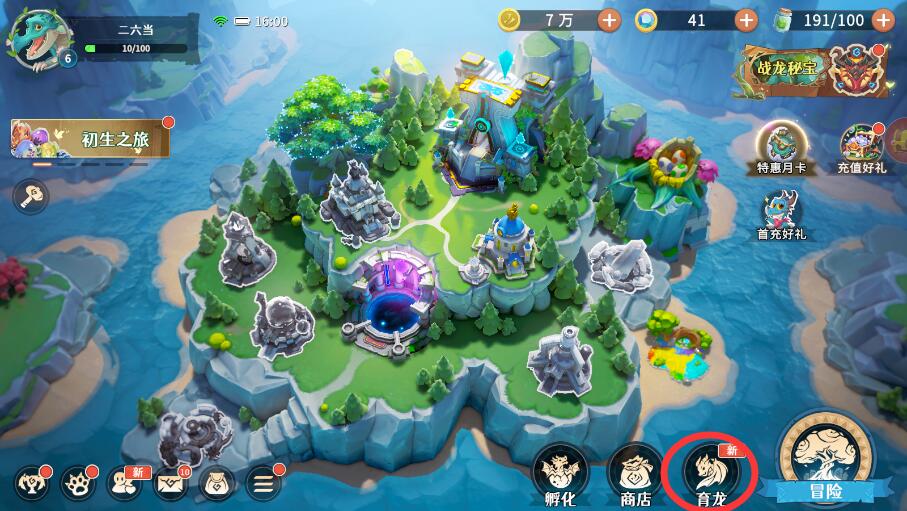Open the 特惠月卡 monthly card offer
This screenshot has width=907, height=511.
781,143
